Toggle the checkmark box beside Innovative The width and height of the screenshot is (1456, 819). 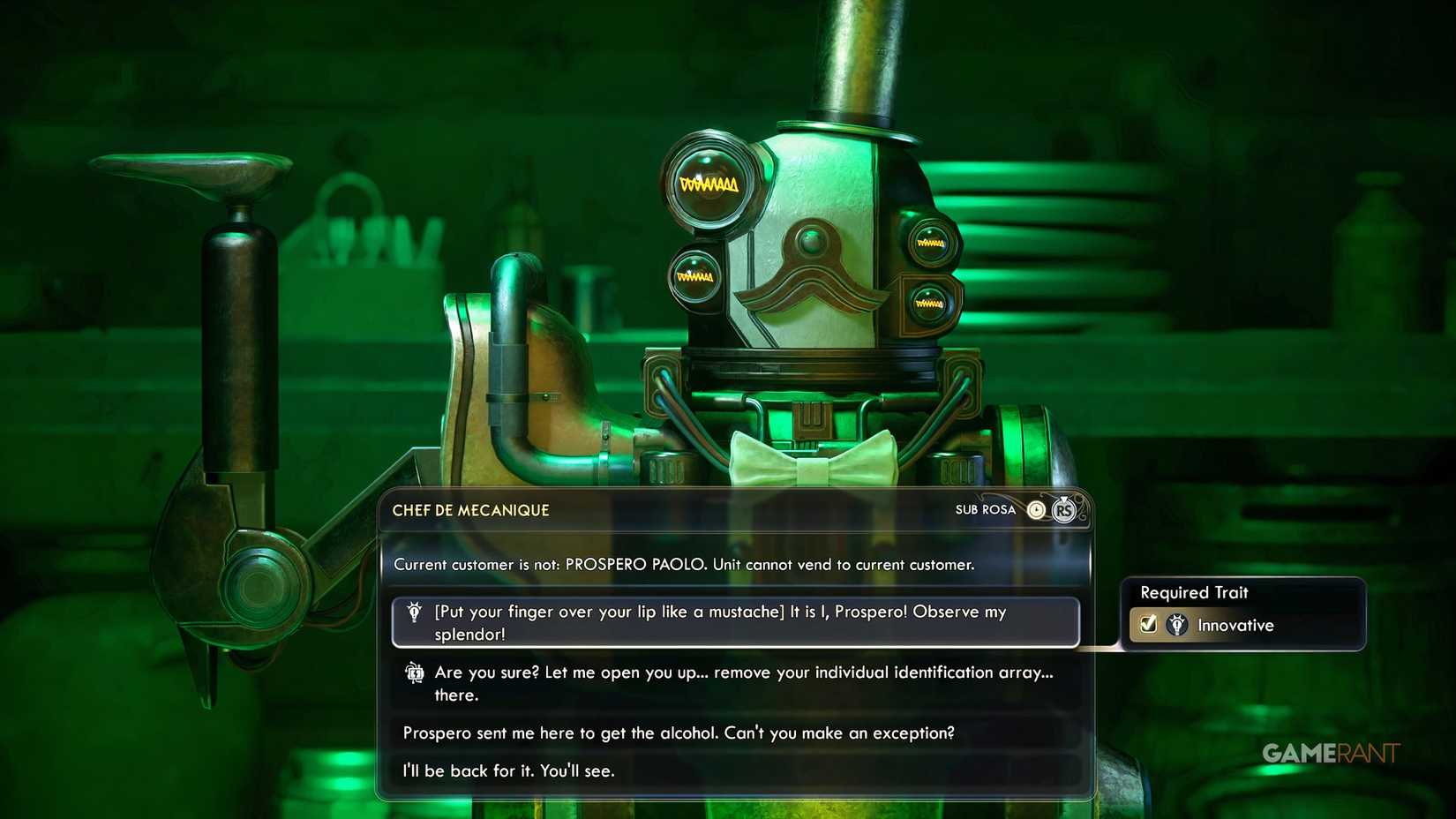click(1147, 625)
